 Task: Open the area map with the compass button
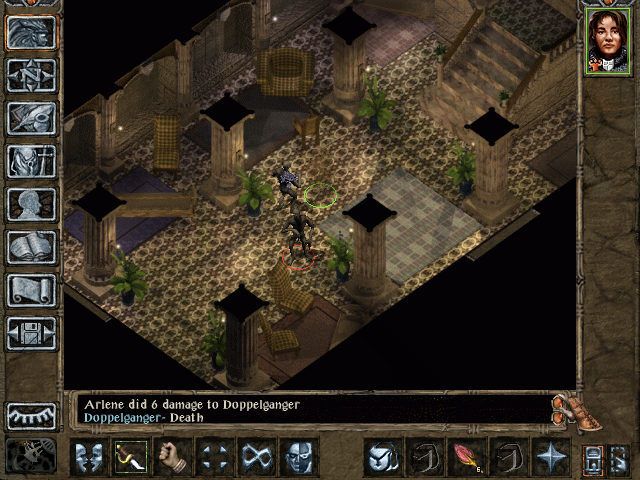coord(31,76)
